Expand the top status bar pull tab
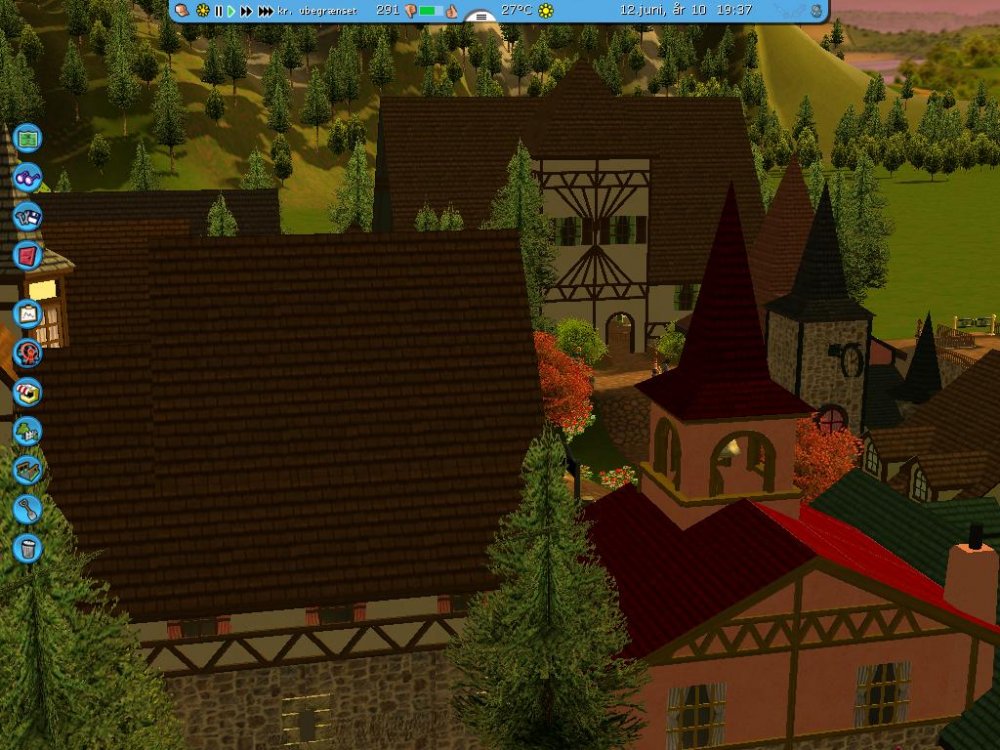The height and width of the screenshot is (750, 1000). (481, 17)
